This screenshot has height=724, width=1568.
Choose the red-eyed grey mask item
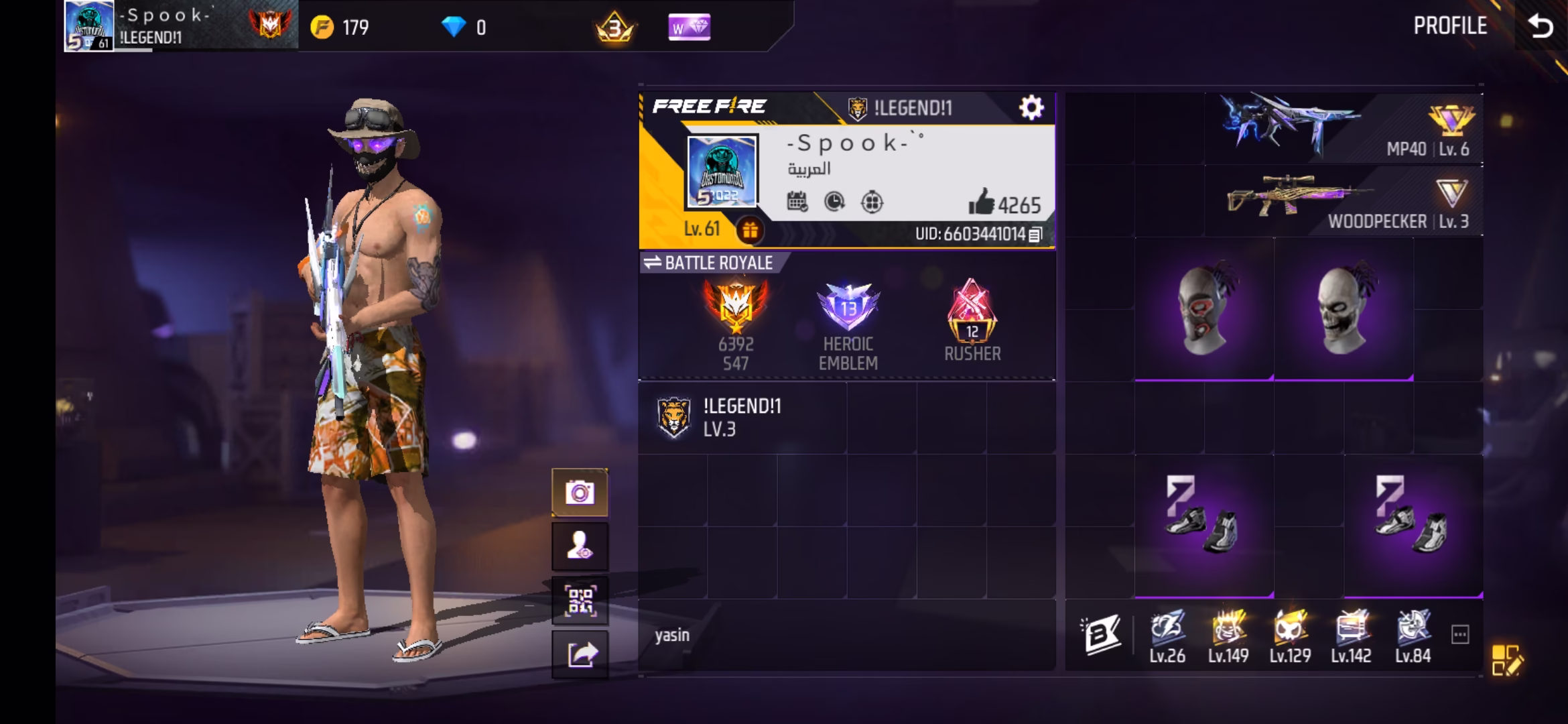click(x=1203, y=310)
